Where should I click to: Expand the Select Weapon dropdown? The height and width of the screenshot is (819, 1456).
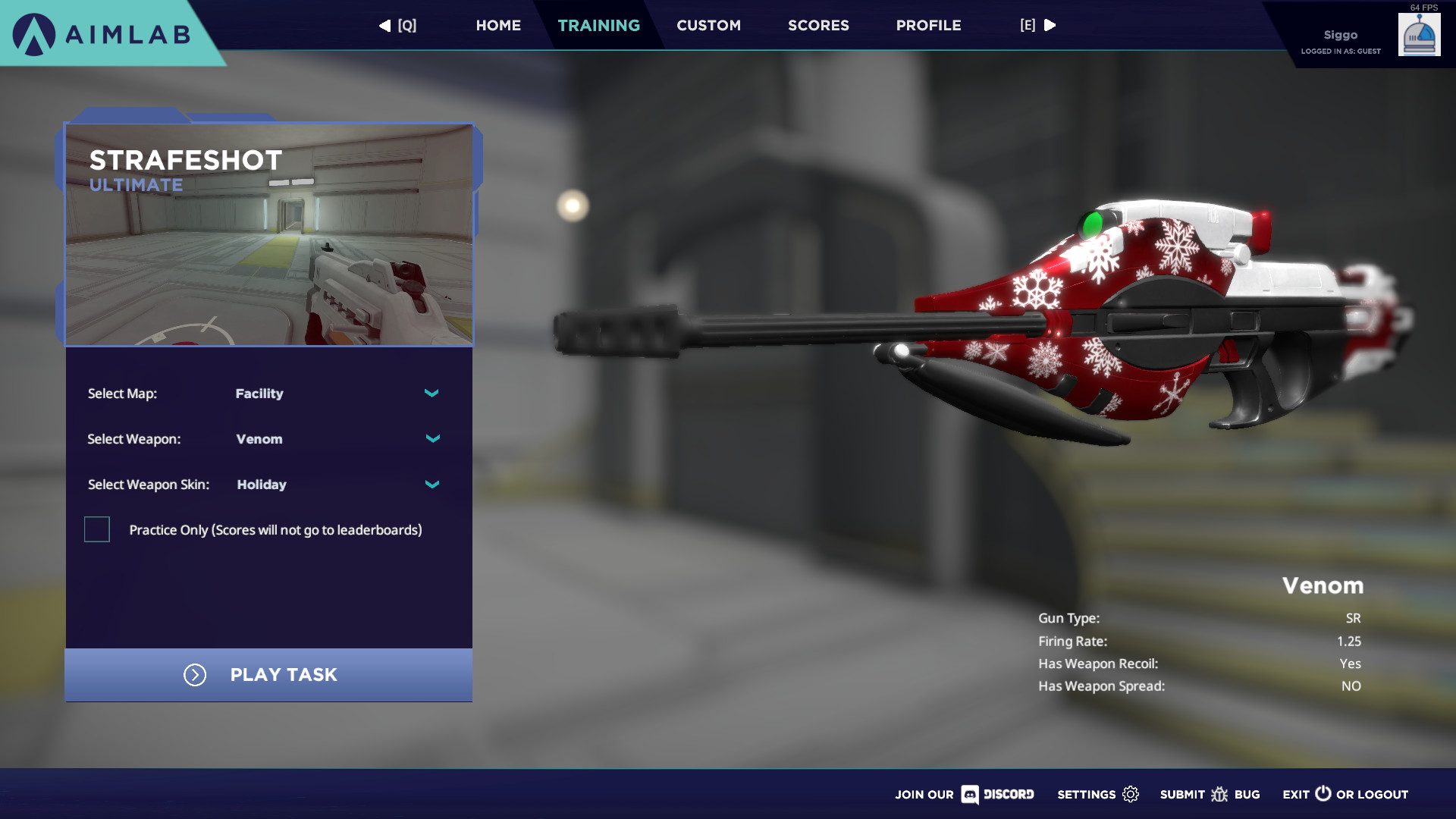point(433,438)
